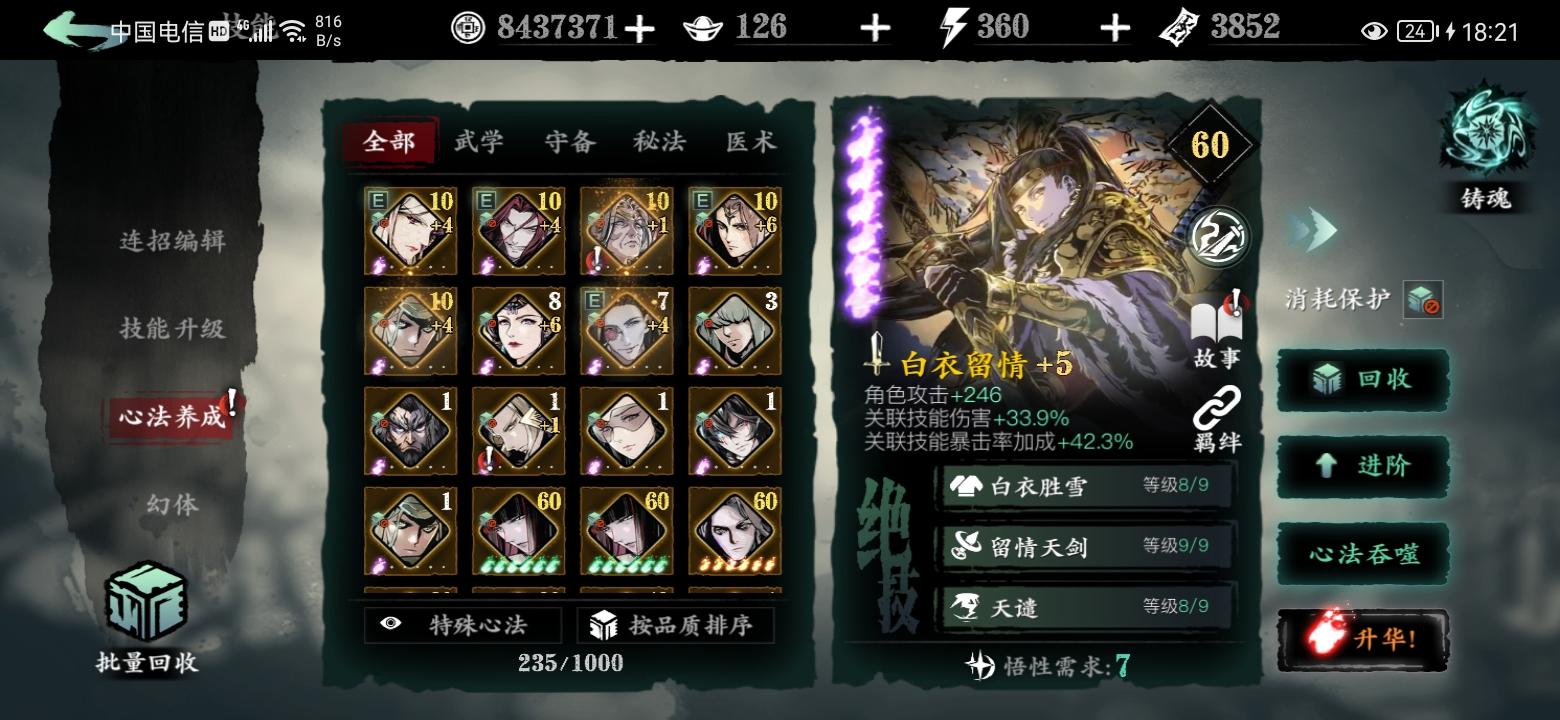
Task: Click the 白衣胜雪 cloud skill icon
Action: click(967, 486)
